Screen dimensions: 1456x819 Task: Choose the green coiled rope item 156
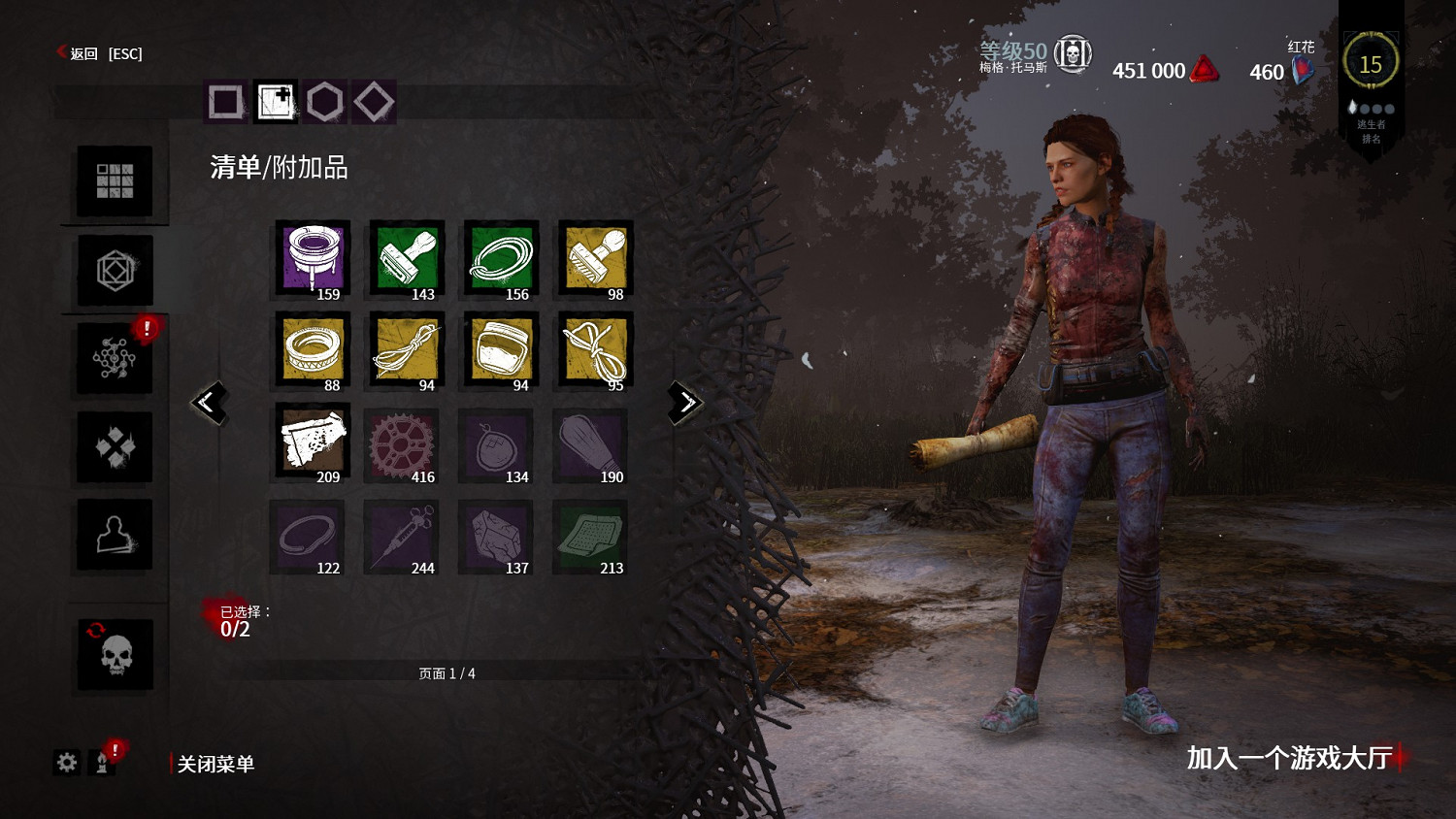(501, 259)
